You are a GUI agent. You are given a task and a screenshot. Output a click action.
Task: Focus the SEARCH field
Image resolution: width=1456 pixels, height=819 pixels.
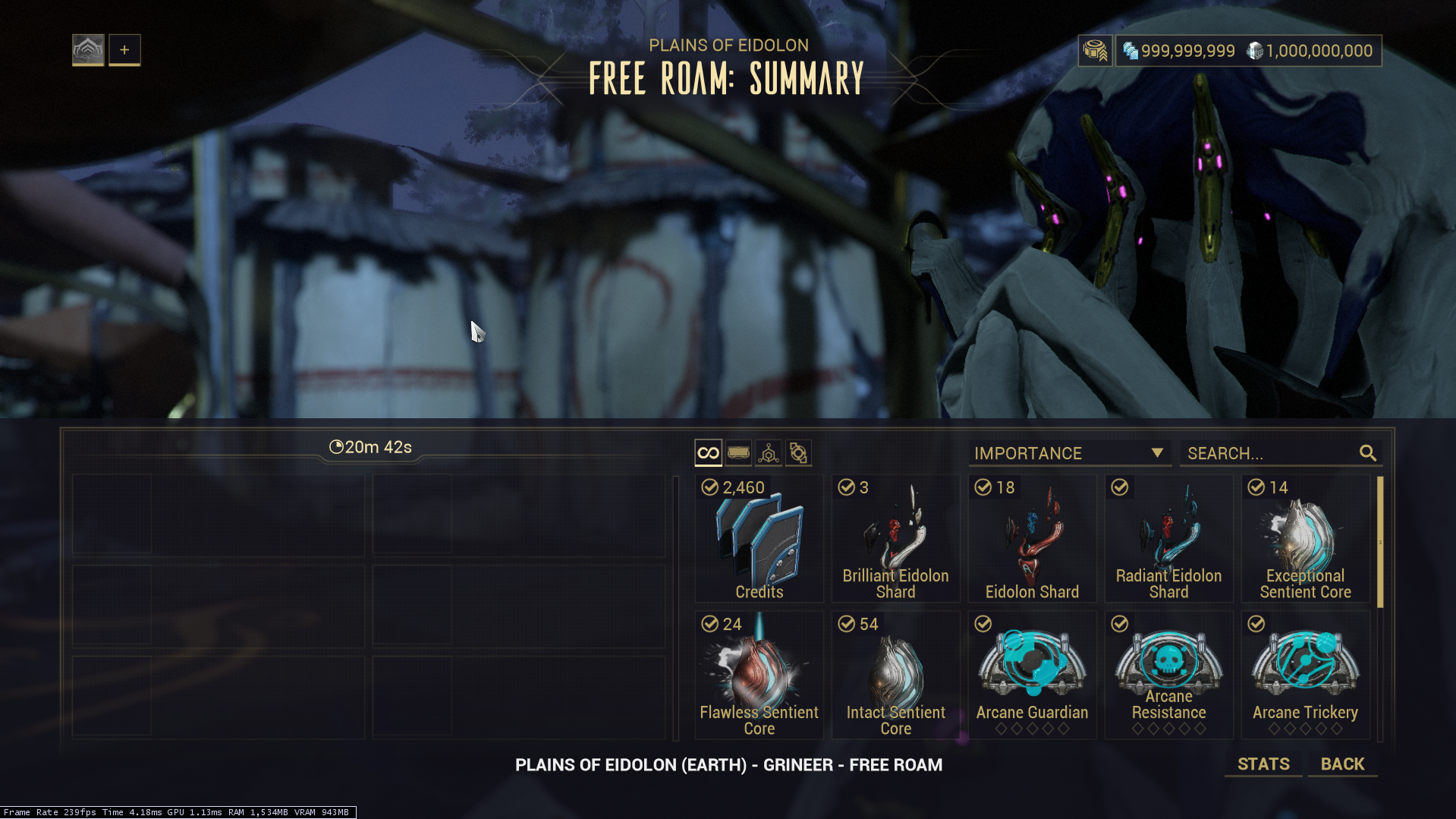click(1271, 453)
